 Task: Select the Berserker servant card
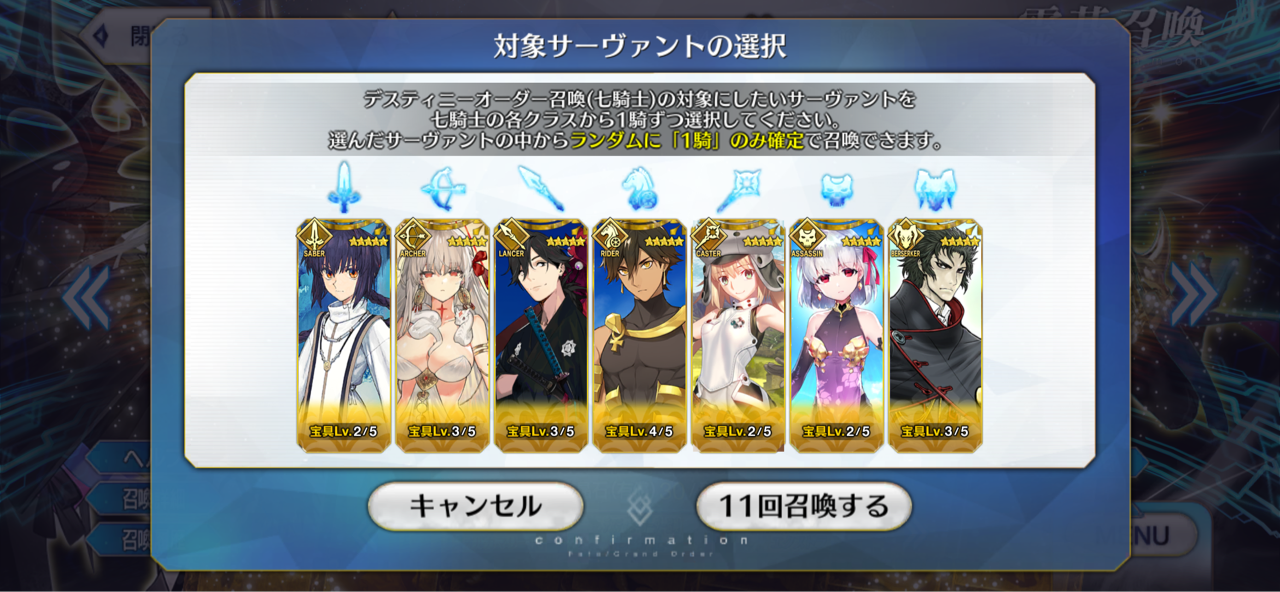934,335
